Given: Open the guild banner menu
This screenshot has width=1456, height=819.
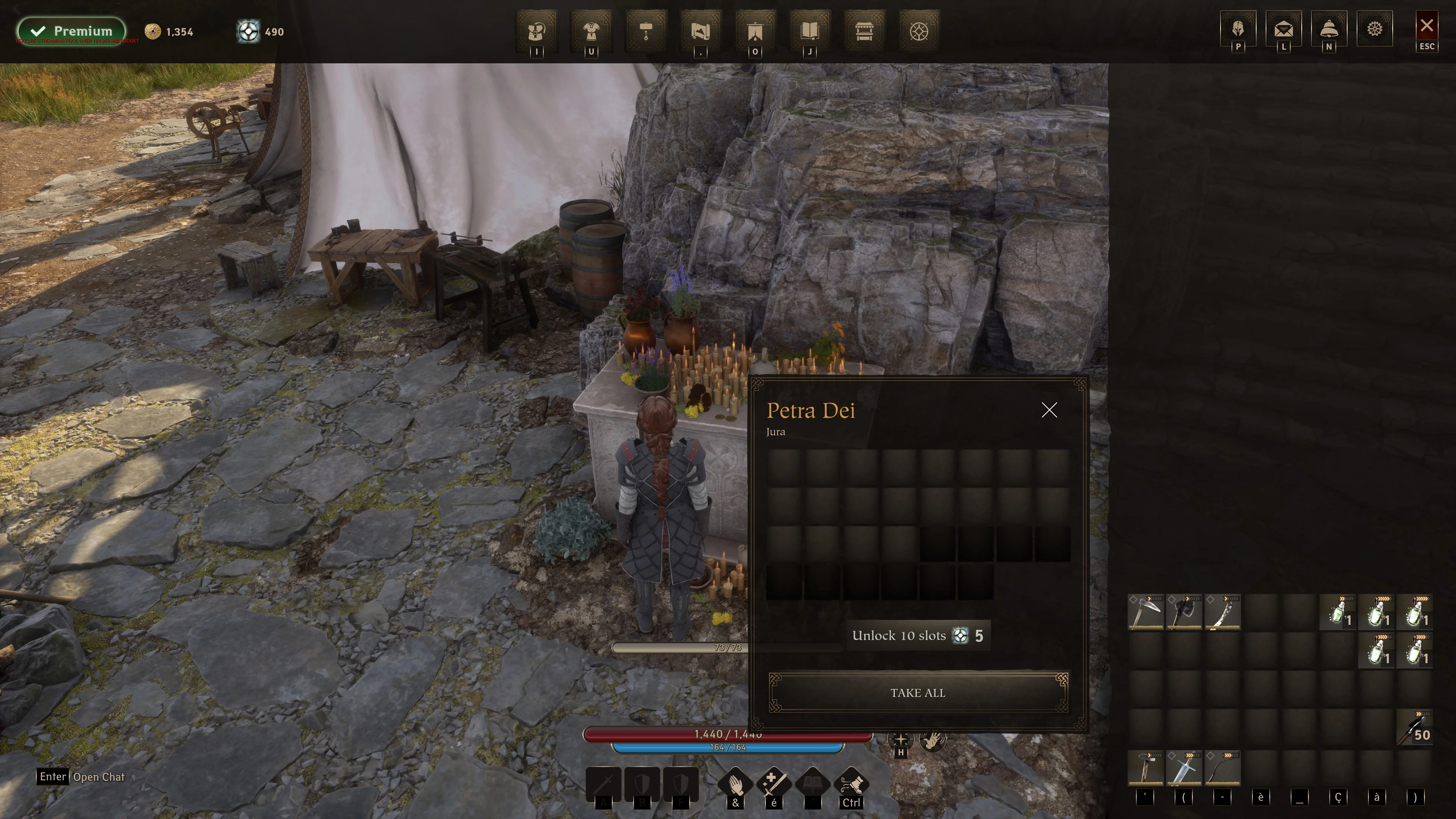Looking at the screenshot, I should click(755, 31).
